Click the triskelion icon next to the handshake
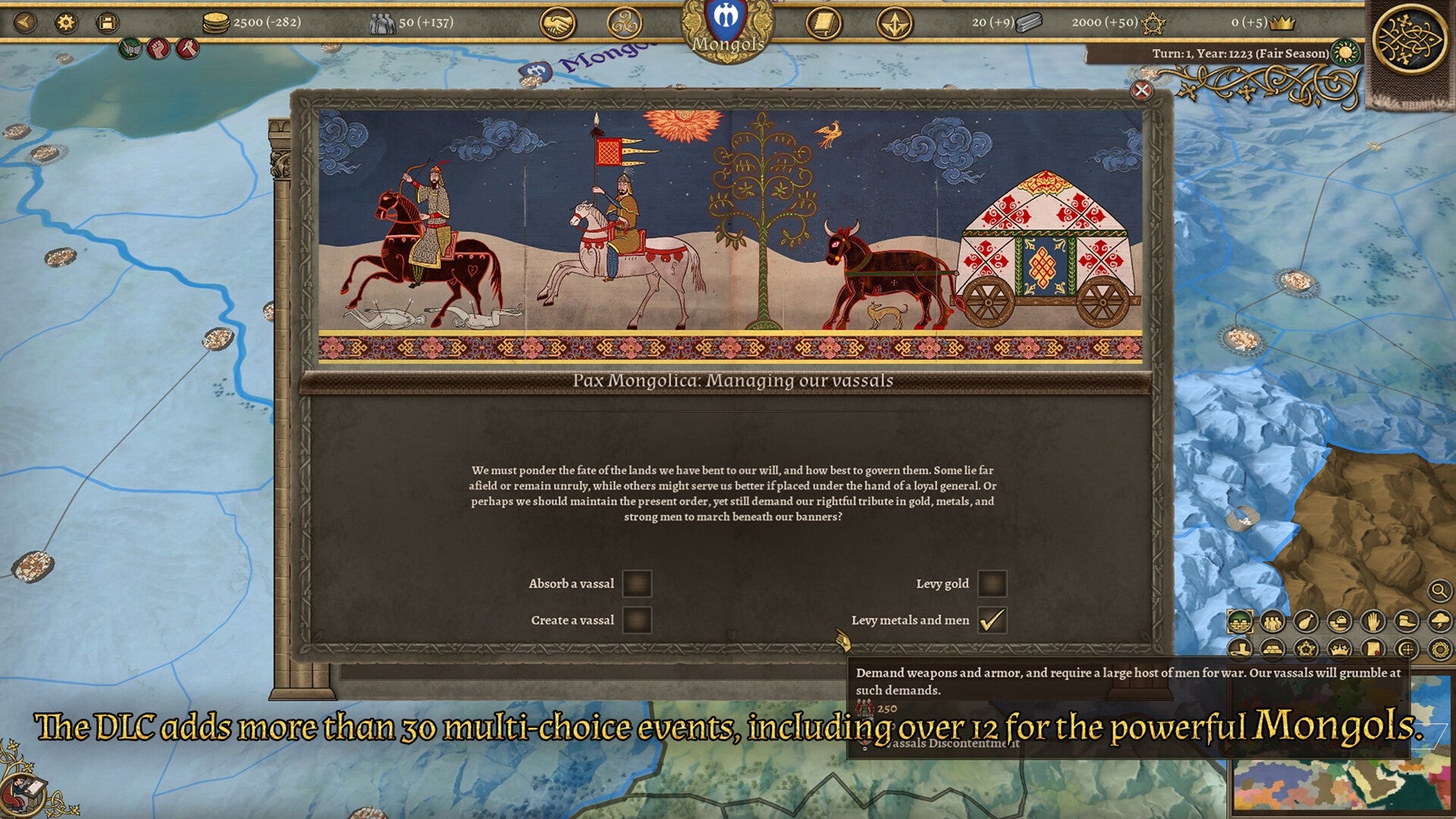The width and height of the screenshot is (1456, 819). pyautogui.click(x=626, y=23)
